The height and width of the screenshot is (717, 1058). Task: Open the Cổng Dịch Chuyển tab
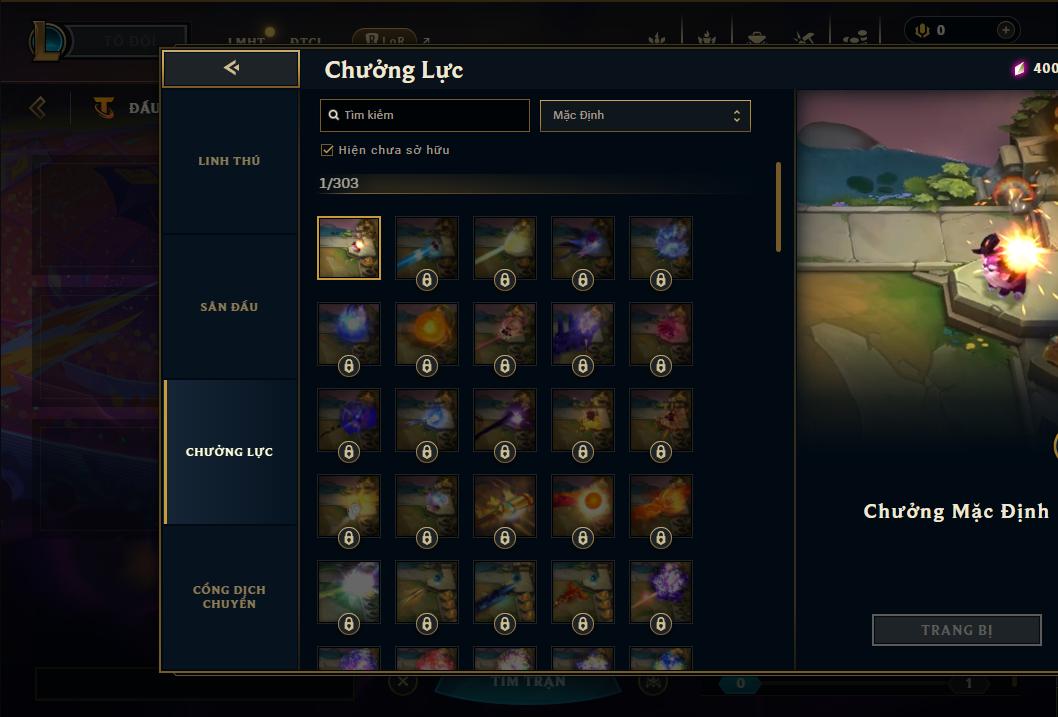click(x=229, y=597)
